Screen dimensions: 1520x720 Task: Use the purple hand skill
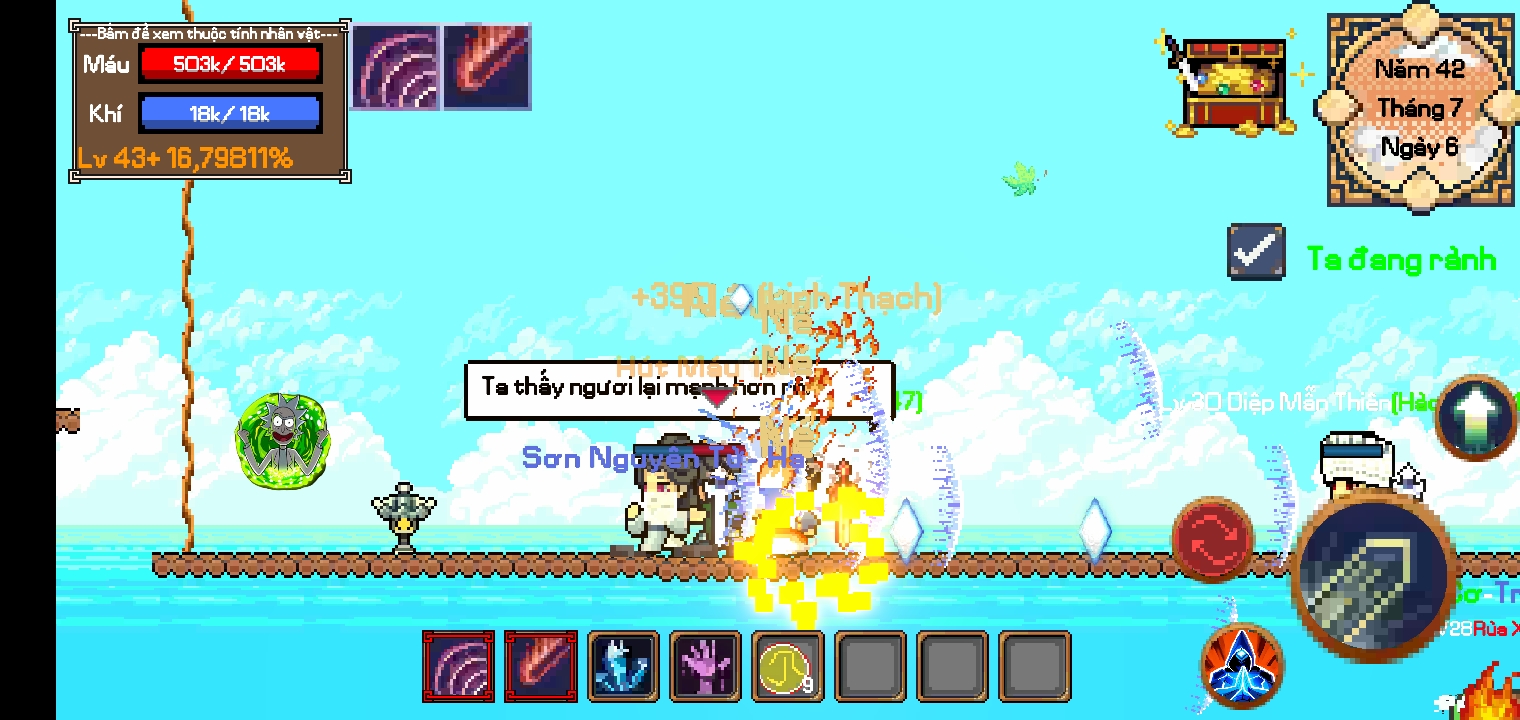point(706,667)
